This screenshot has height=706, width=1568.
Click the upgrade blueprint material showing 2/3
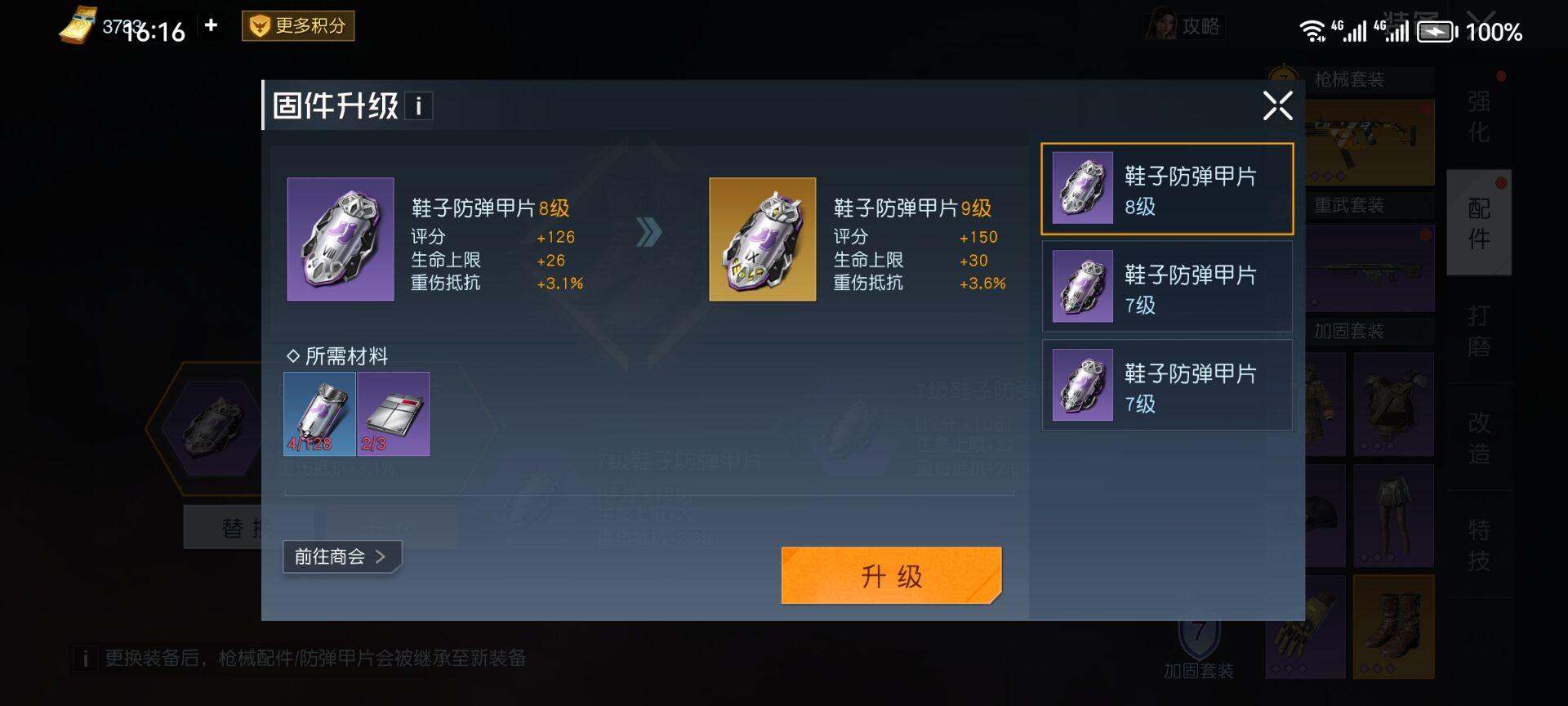[x=394, y=414]
